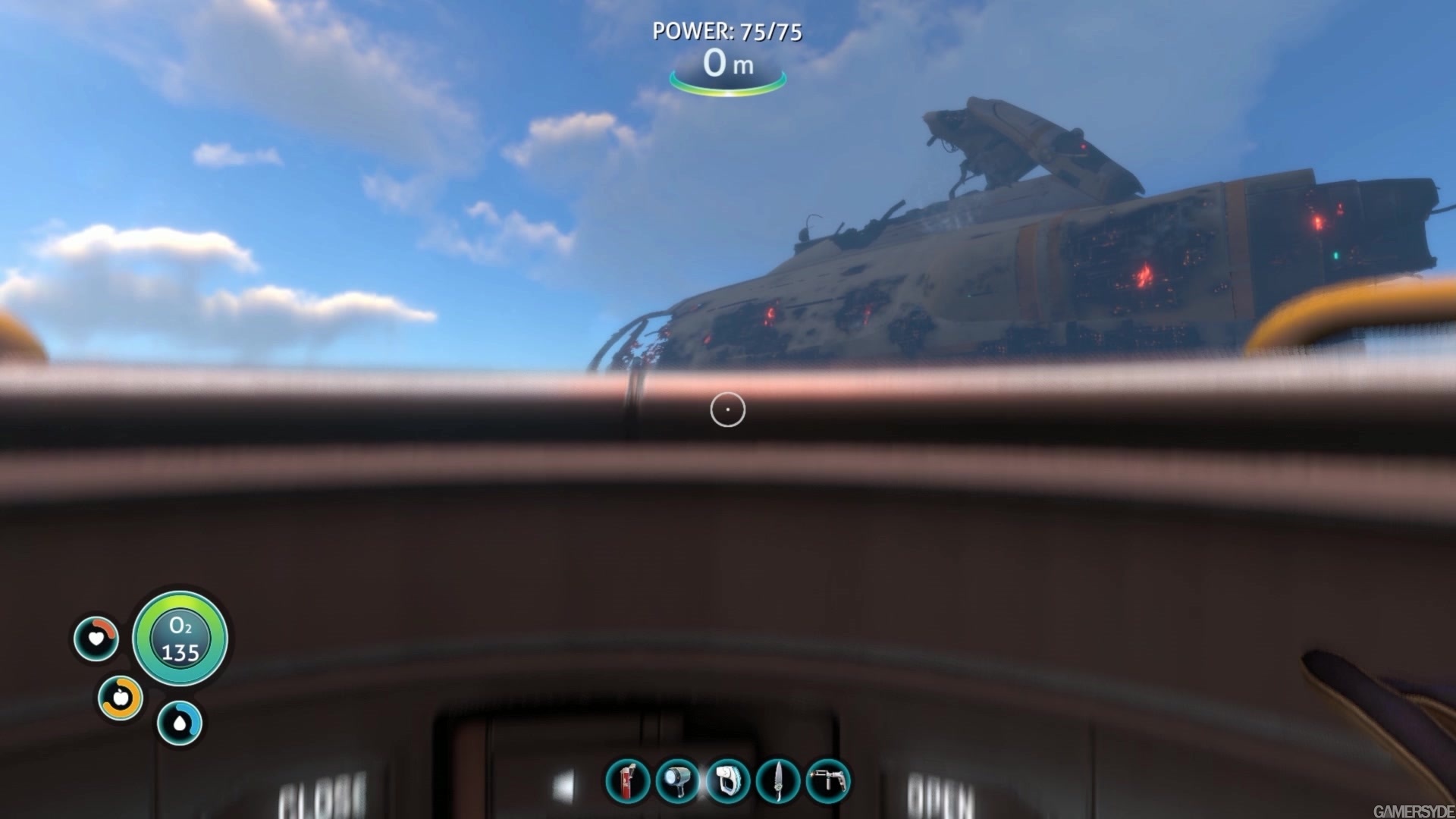Click the center aiming reticle
This screenshot has width=1456, height=819.
click(726, 409)
